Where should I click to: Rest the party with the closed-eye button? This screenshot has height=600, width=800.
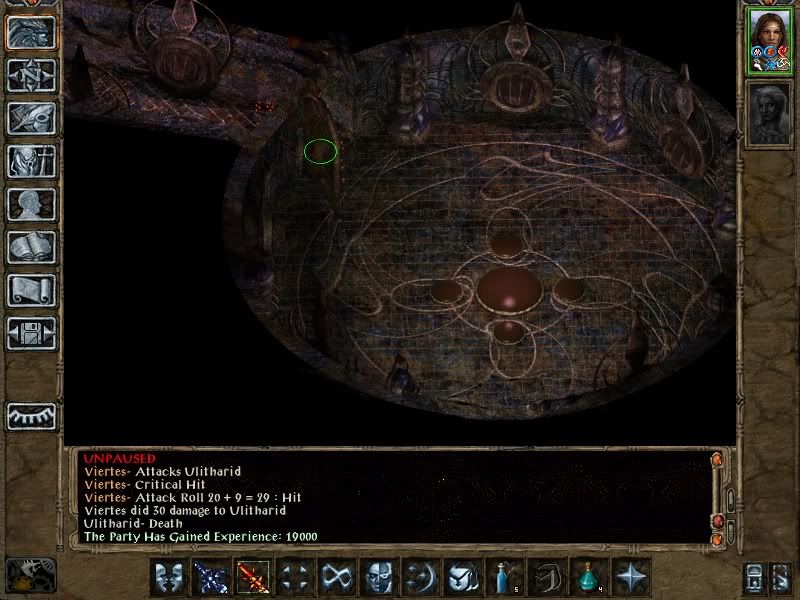(x=31, y=414)
